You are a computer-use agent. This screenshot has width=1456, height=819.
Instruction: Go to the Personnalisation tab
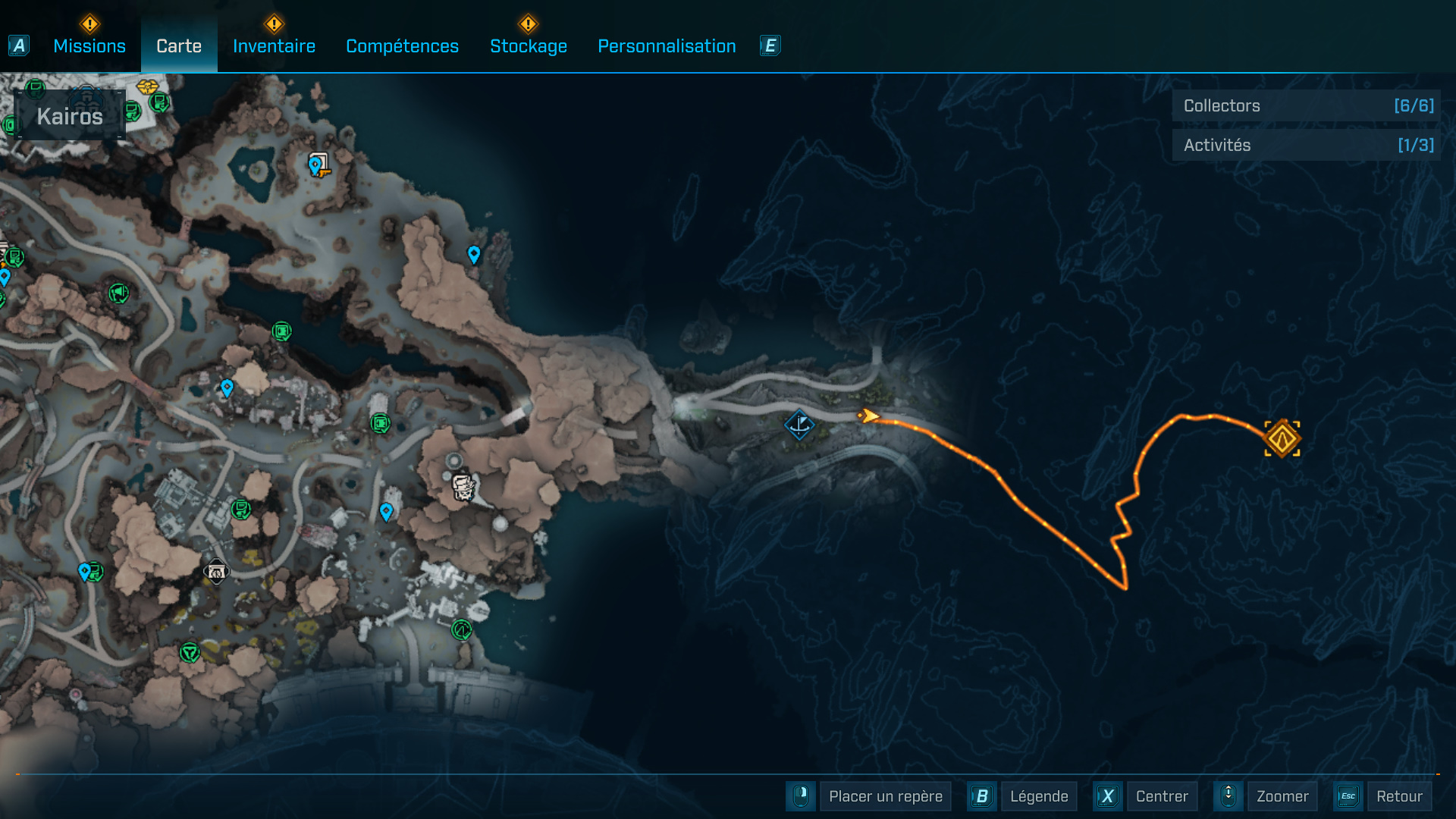point(667,46)
